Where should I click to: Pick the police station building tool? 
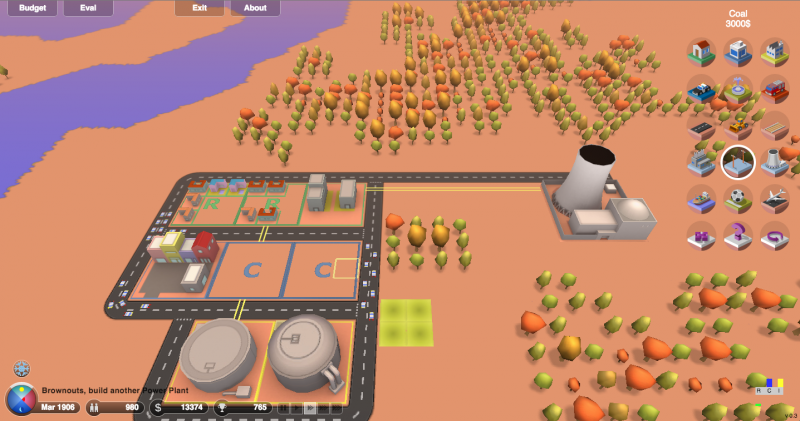point(702,90)
